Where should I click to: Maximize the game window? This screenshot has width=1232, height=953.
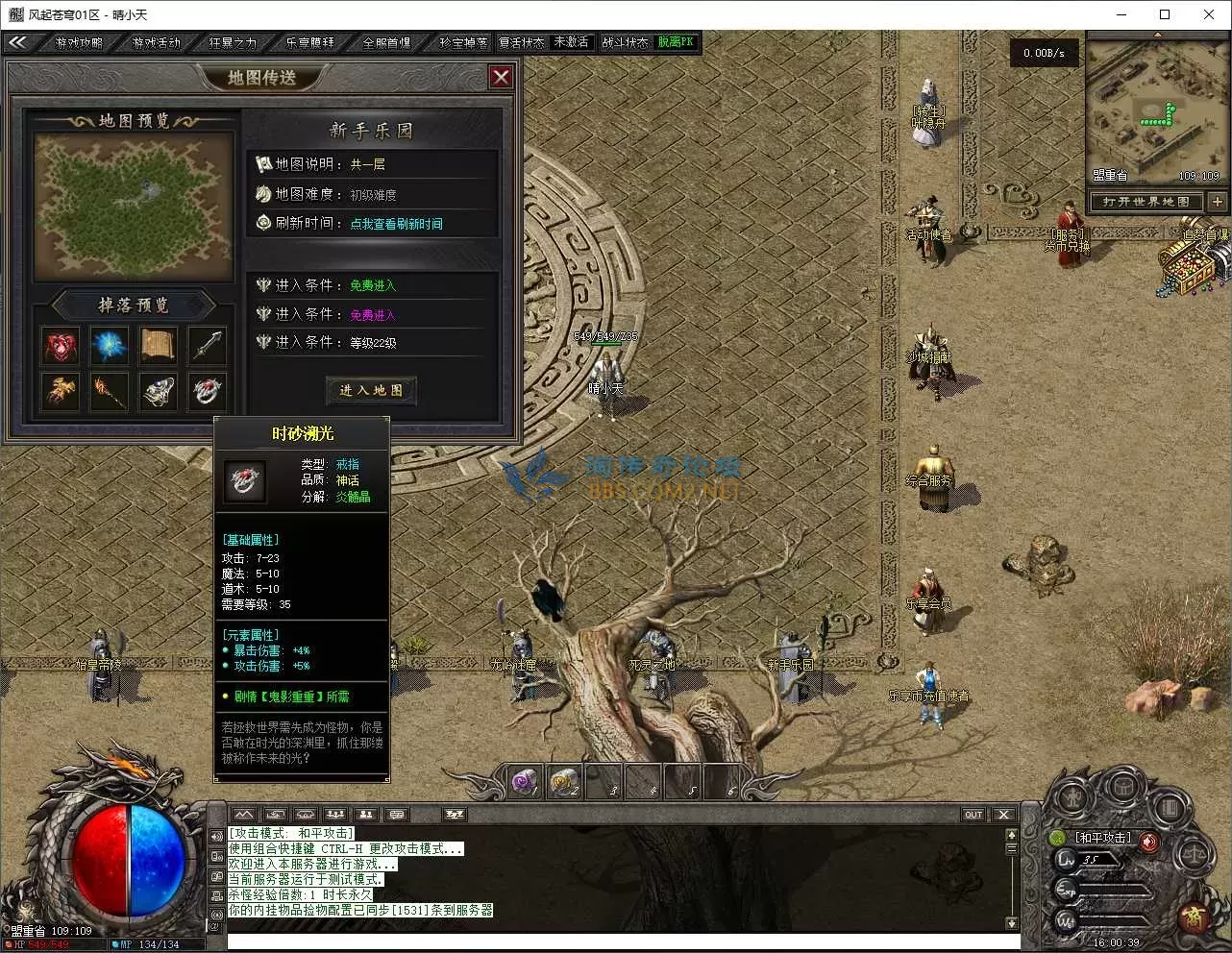(1165, 14)
